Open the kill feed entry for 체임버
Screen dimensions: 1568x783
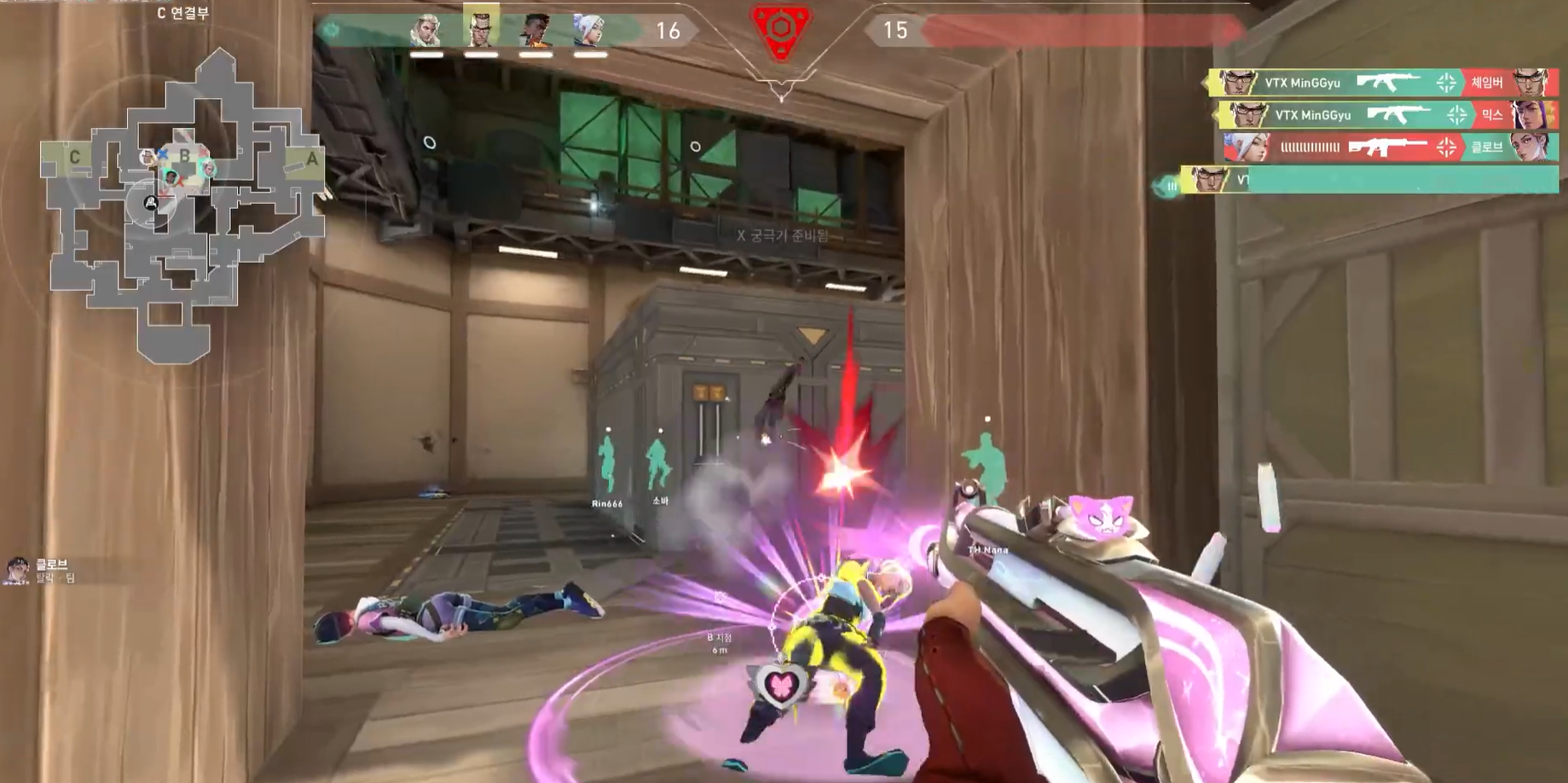click(1381, 83)
